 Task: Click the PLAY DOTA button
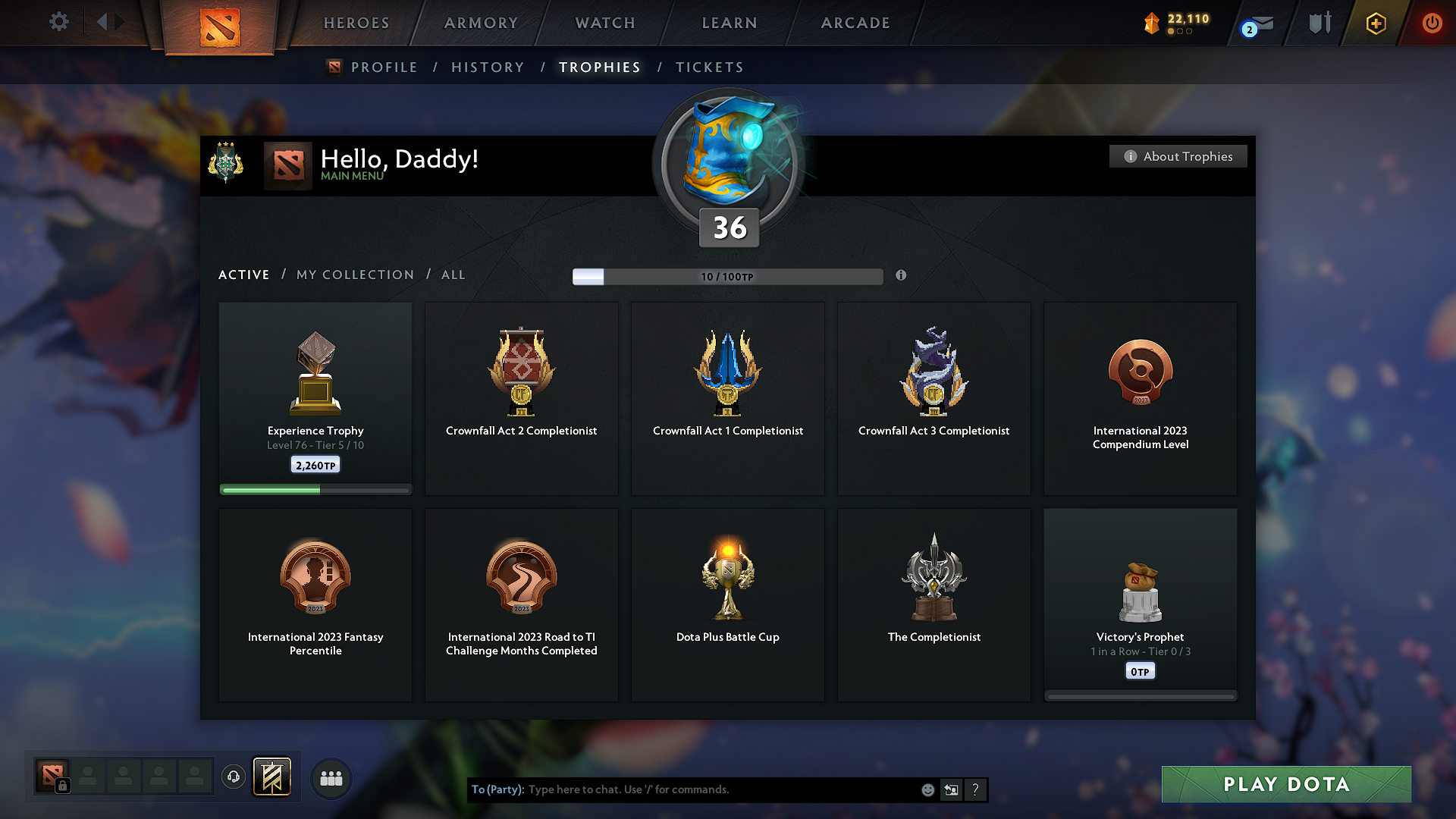1285,784
